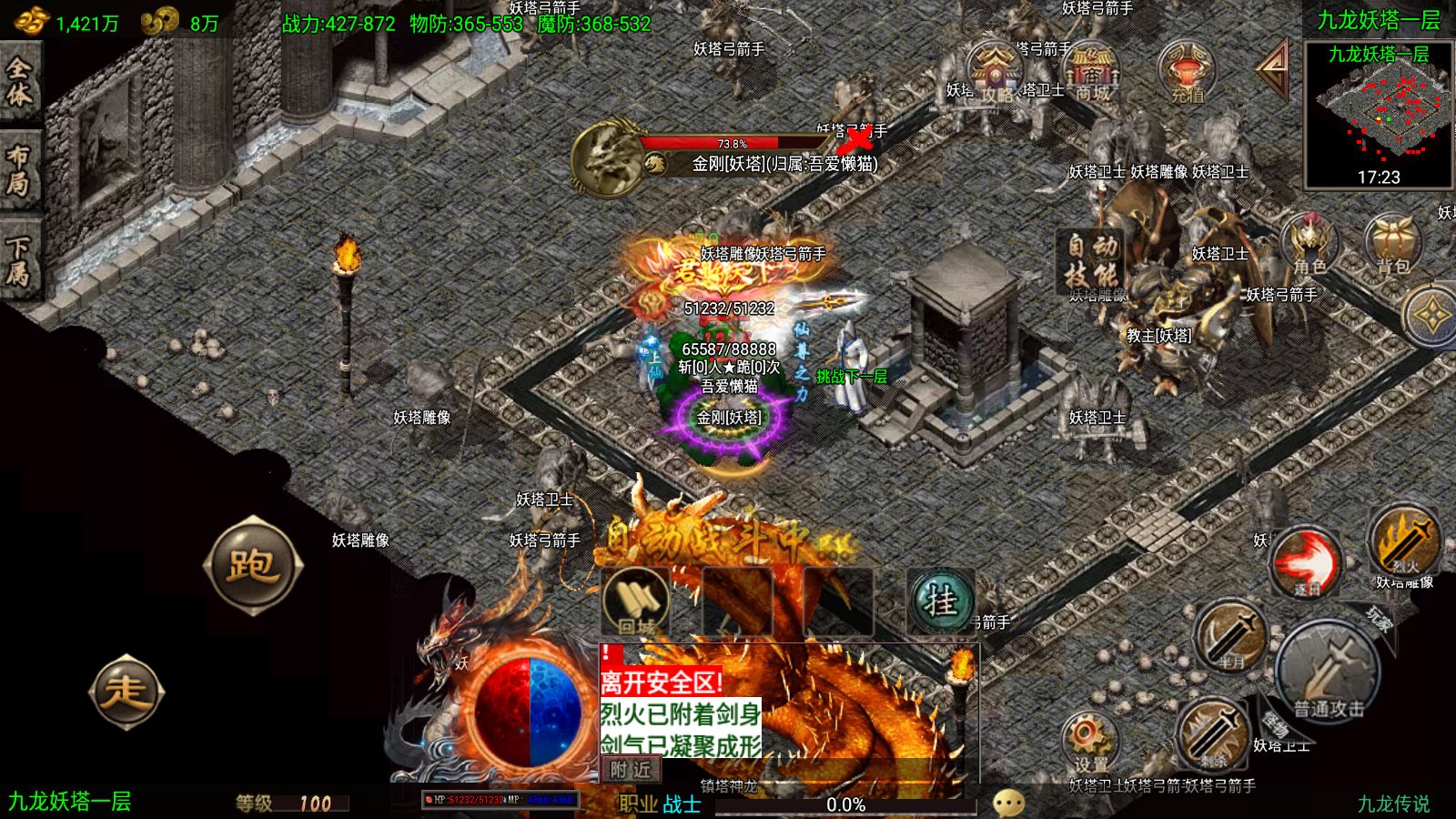This screenshot has width=1456, height=819.
Task: Collapse the top menu with the triangle arrow
Action: pos(1274,67)
